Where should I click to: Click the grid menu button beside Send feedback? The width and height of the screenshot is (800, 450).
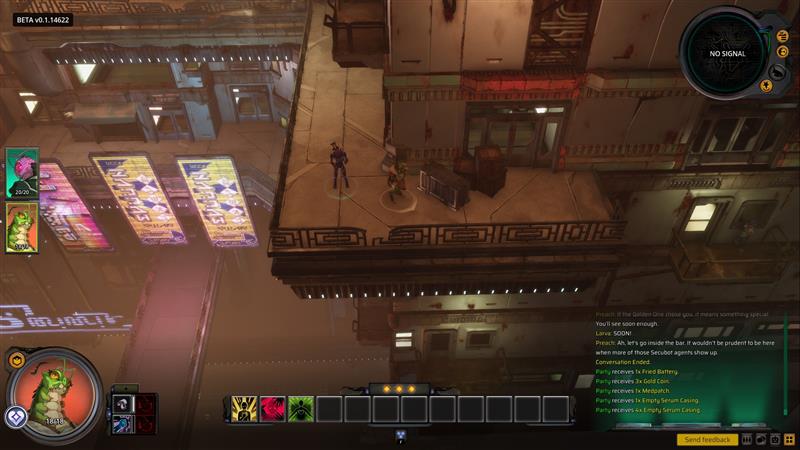point(789,439)
